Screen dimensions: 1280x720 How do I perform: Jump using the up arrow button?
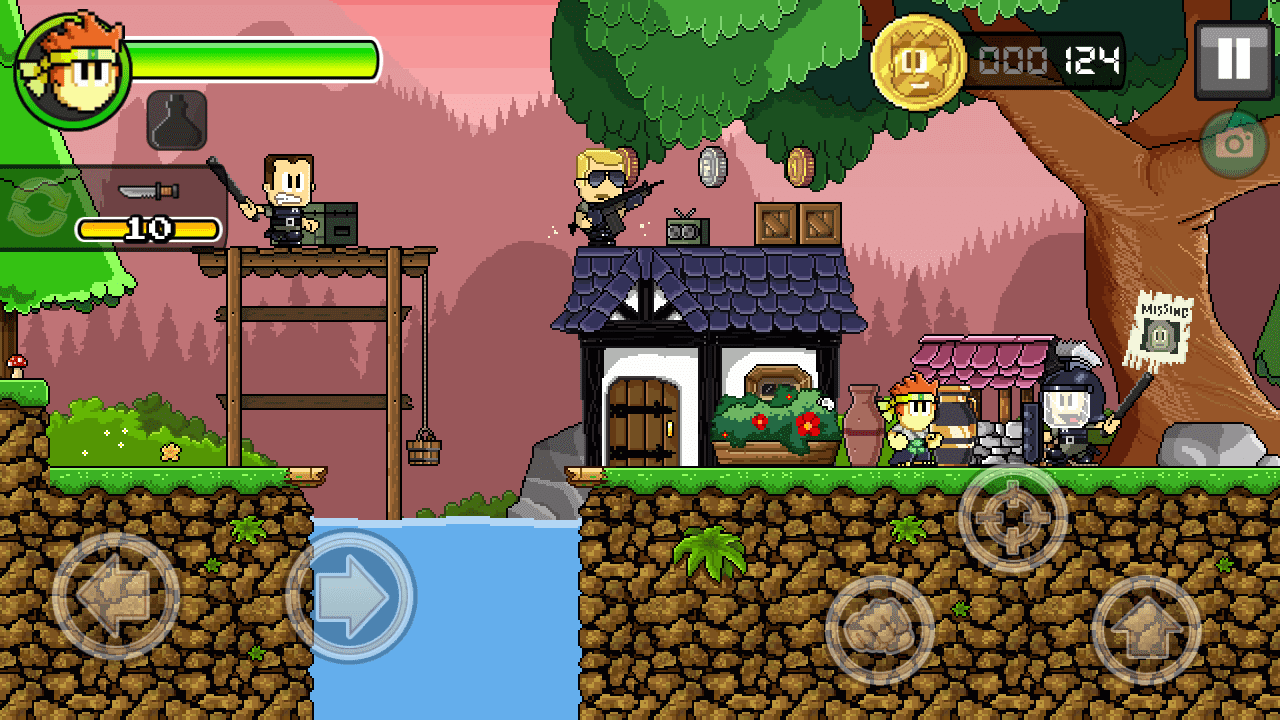pos(1145,630)
